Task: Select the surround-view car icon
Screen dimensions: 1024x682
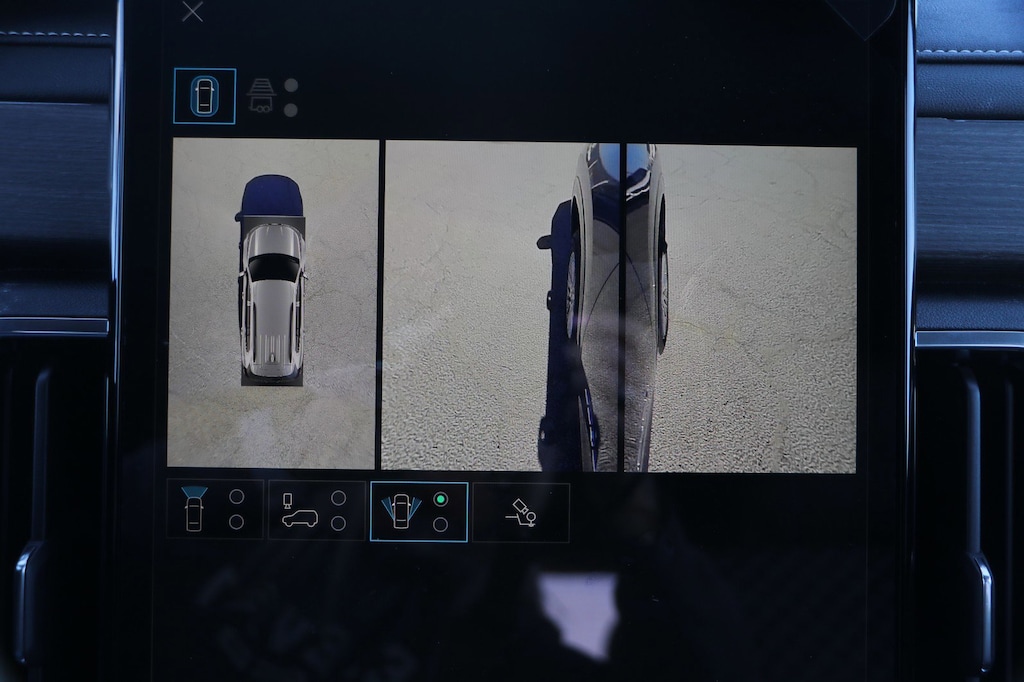Action: click(204, 96)
